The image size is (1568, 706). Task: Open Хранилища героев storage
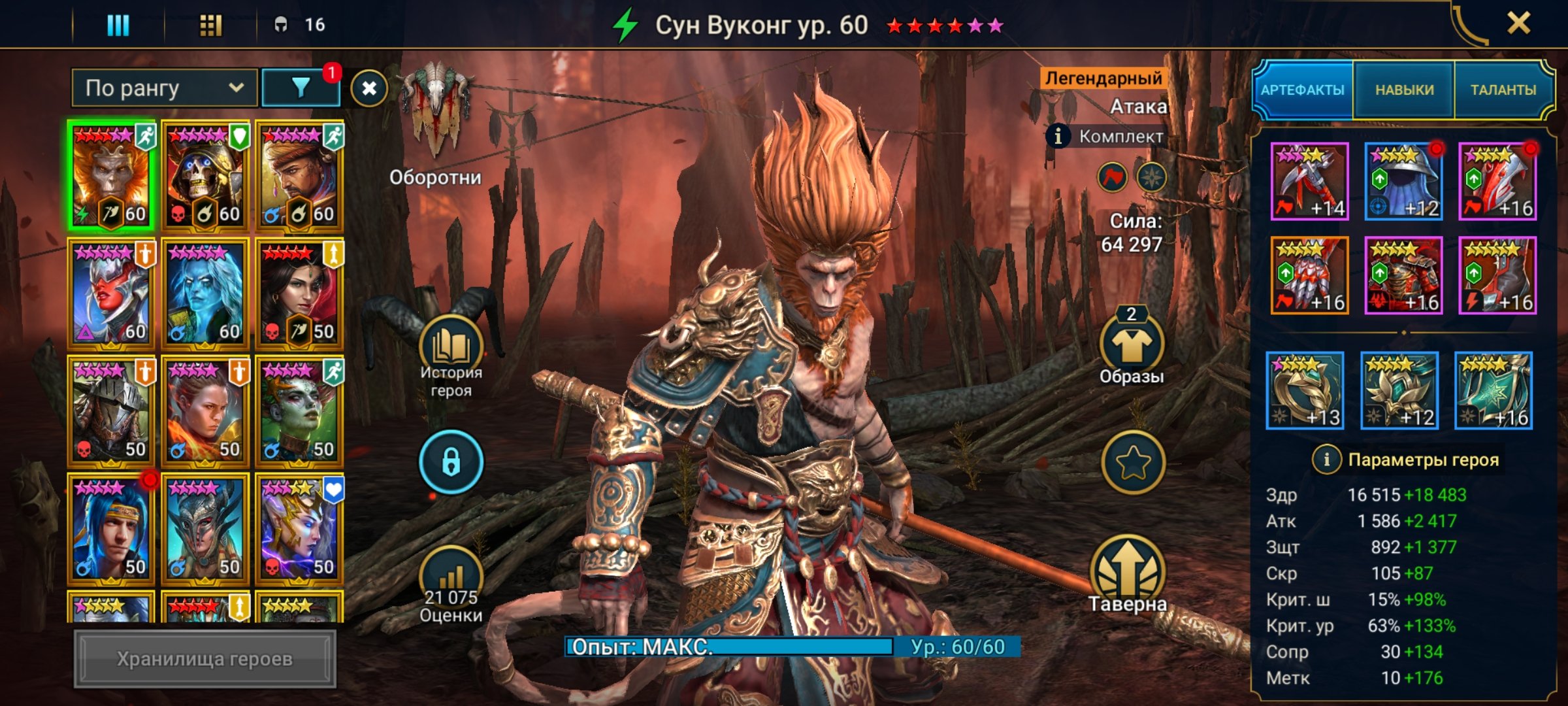[x=204, y=659]
